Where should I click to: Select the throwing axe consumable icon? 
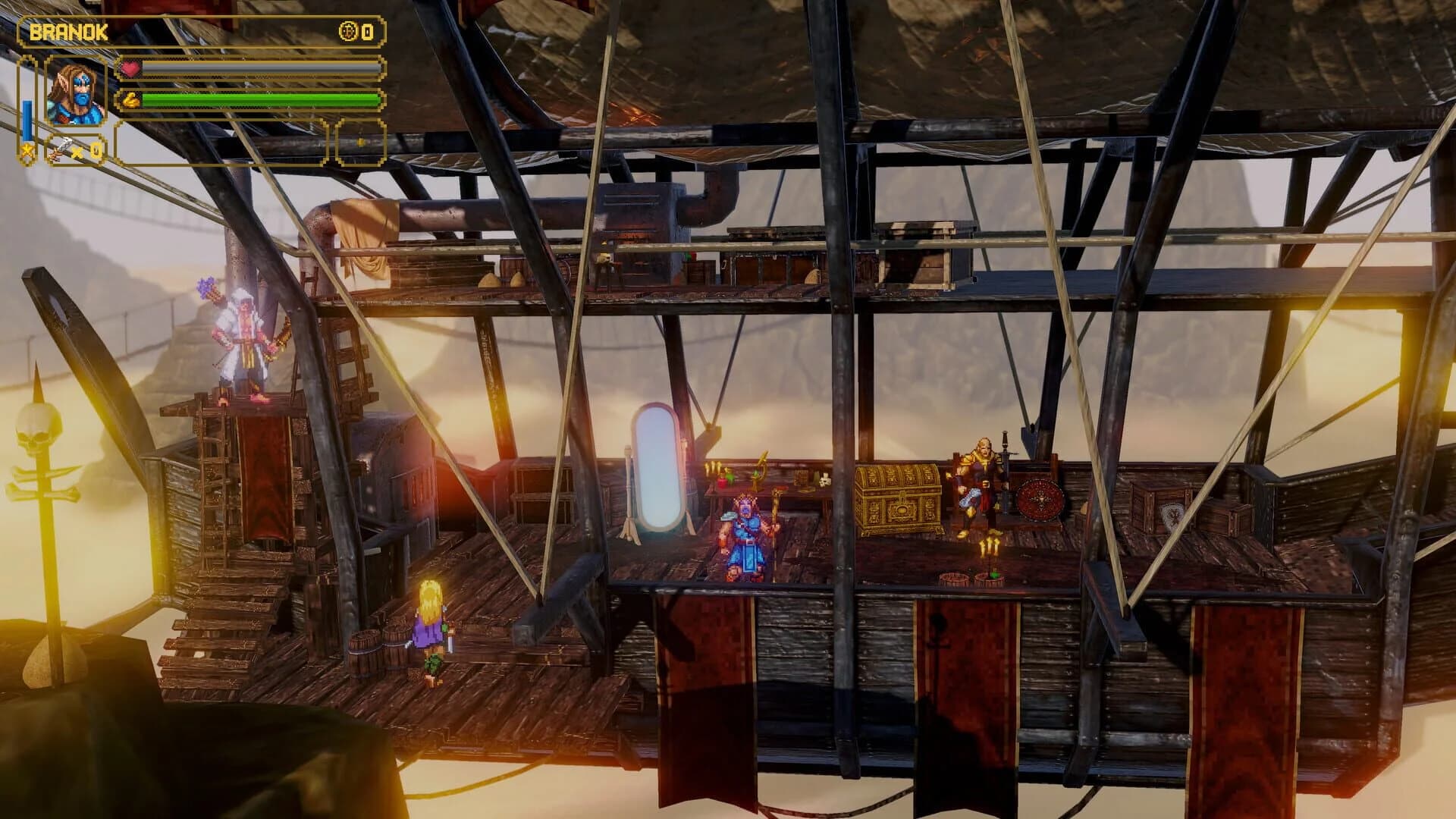(x=61, y=148)
